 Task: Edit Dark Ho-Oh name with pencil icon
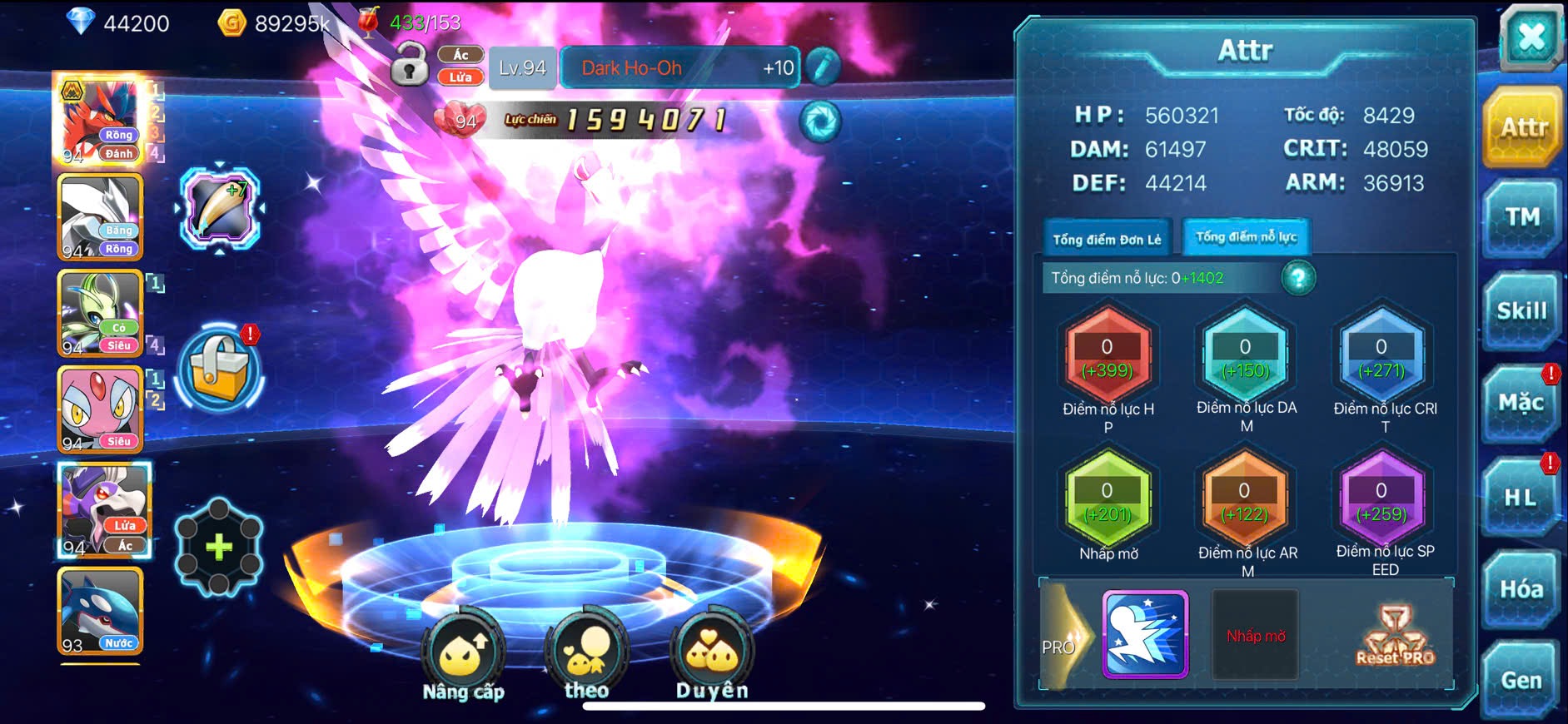(x=823, y=67)
